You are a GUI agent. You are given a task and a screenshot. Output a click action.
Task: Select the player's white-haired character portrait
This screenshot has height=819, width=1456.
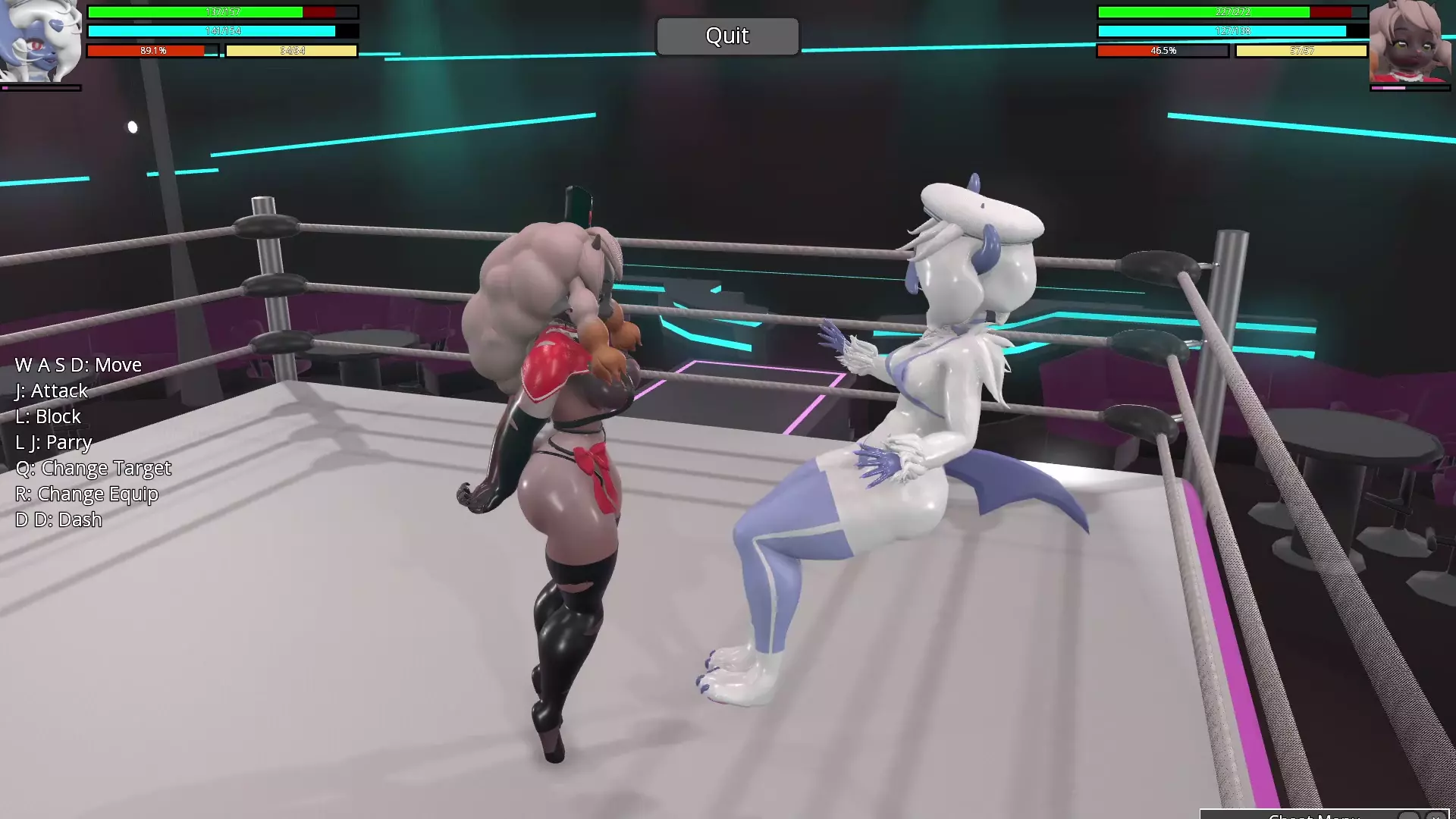[x=41, y=41]
